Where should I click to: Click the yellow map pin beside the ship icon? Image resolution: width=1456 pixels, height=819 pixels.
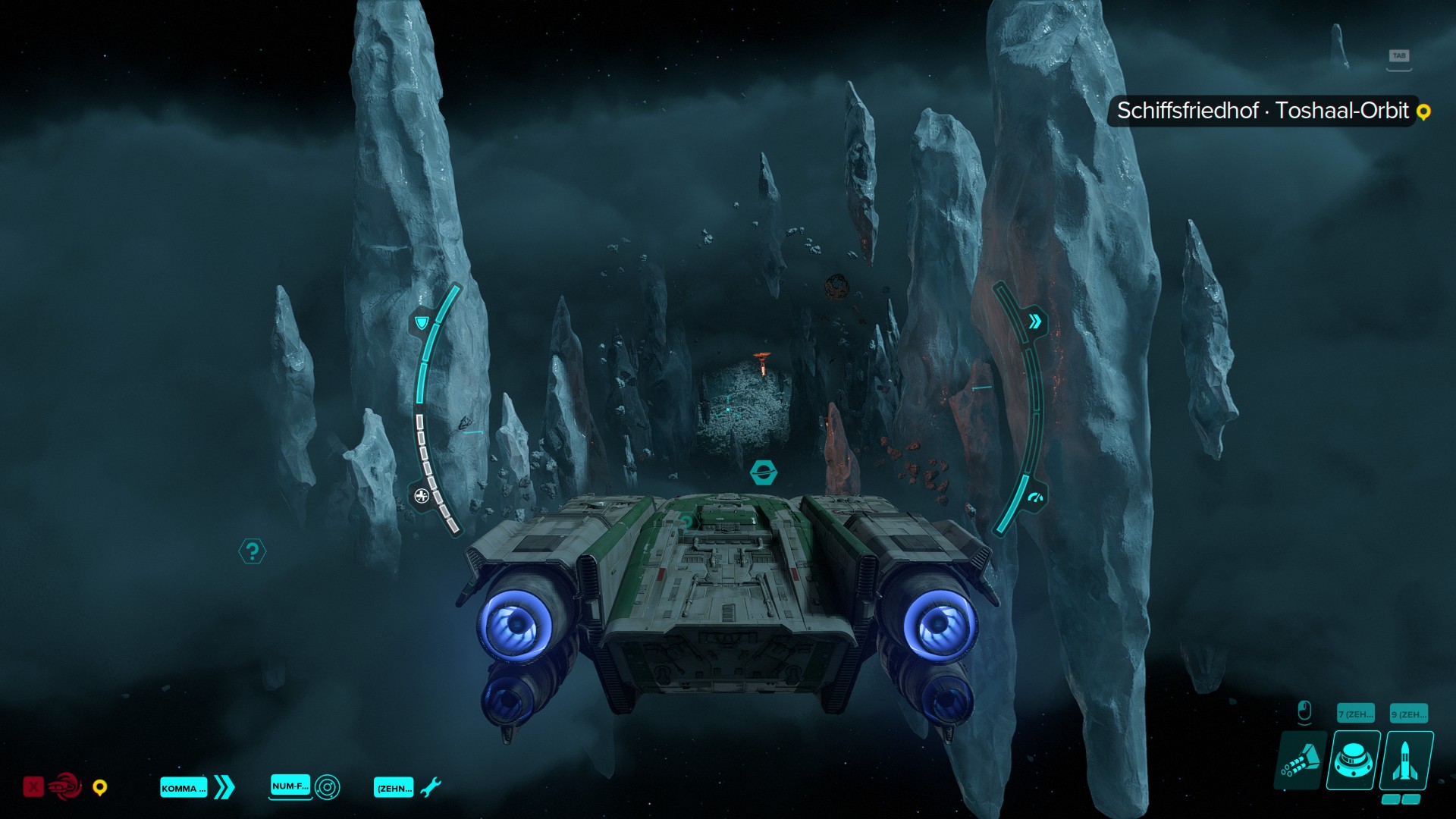99,788
